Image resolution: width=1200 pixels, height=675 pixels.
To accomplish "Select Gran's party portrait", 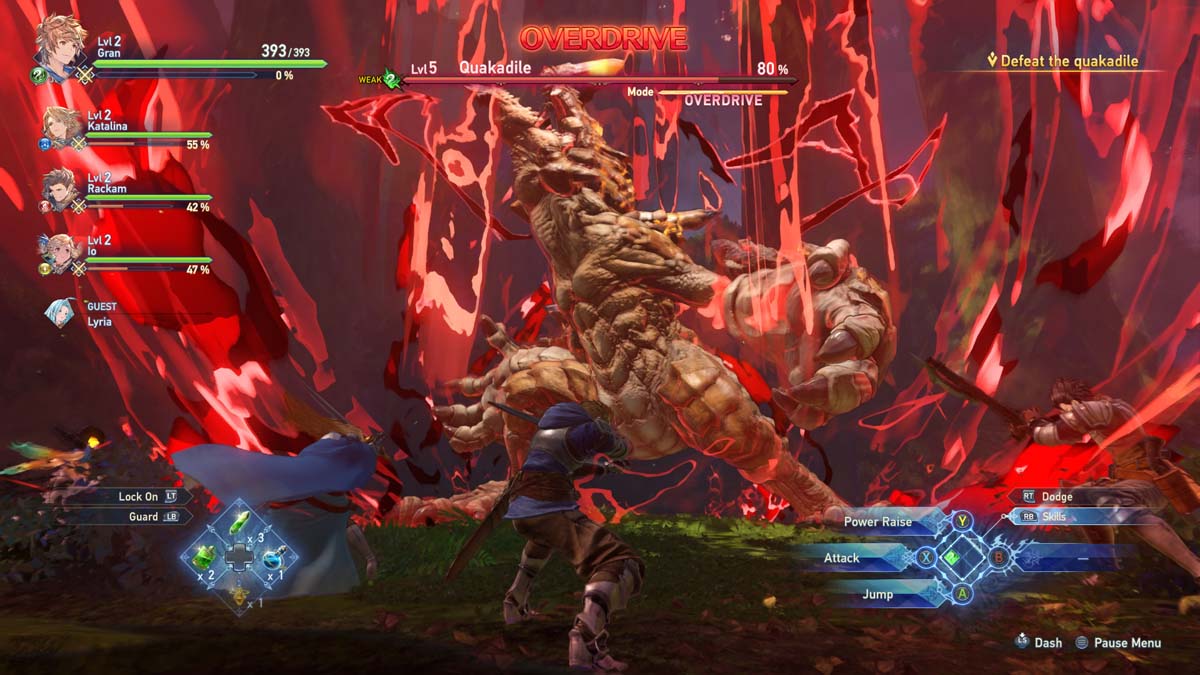I will pos(60,42).
